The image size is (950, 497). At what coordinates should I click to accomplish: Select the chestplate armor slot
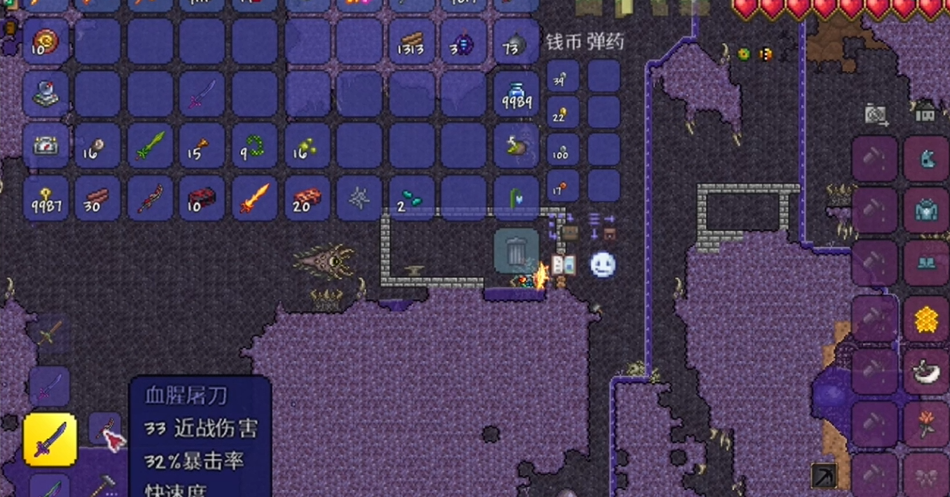click(x=926, y=211)
